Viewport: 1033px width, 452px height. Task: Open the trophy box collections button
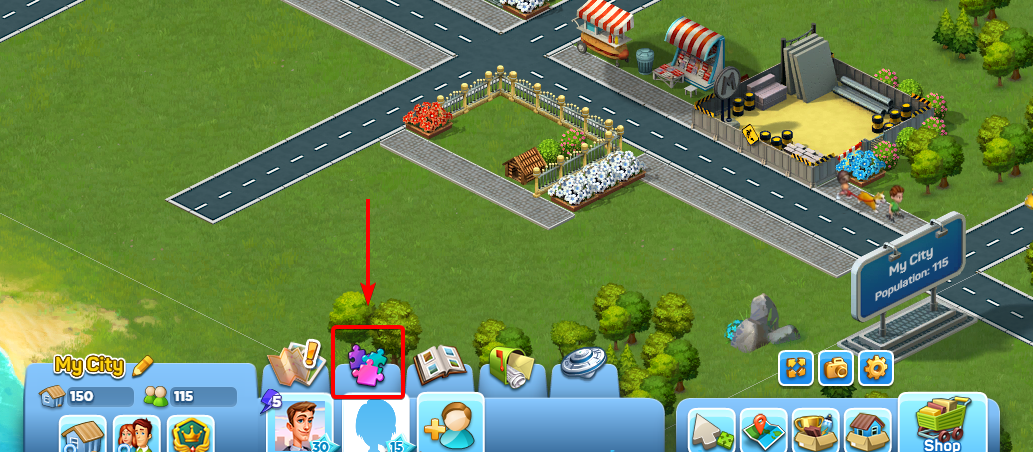tap(815, 432)
